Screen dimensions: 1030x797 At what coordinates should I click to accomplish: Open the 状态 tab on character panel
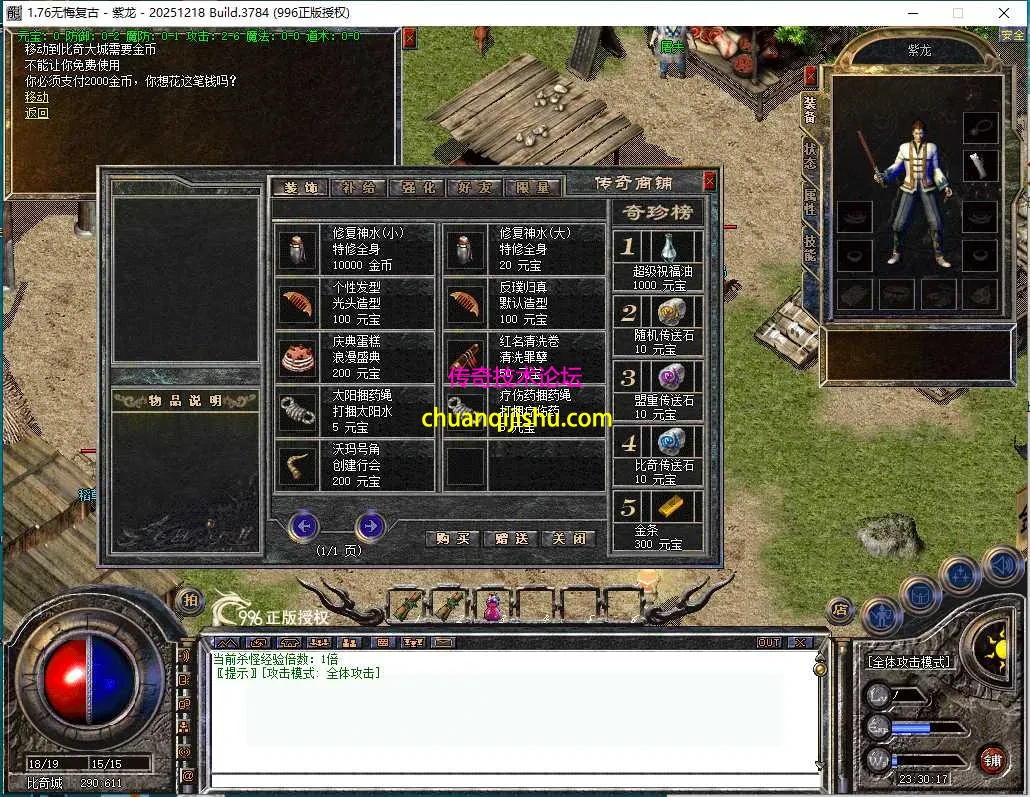(x=810, y=156)
